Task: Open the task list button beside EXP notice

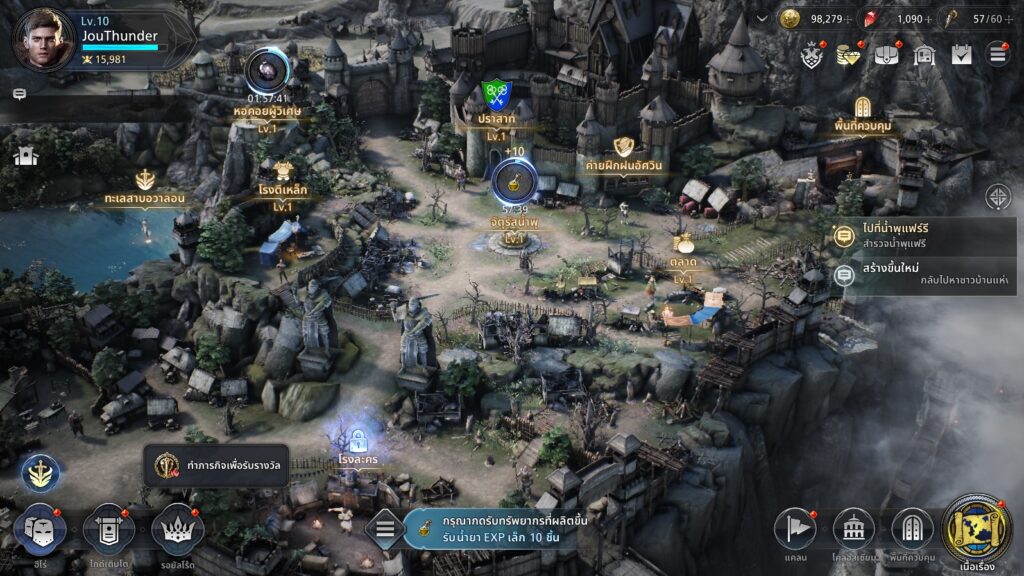Action: pos(385,529)
